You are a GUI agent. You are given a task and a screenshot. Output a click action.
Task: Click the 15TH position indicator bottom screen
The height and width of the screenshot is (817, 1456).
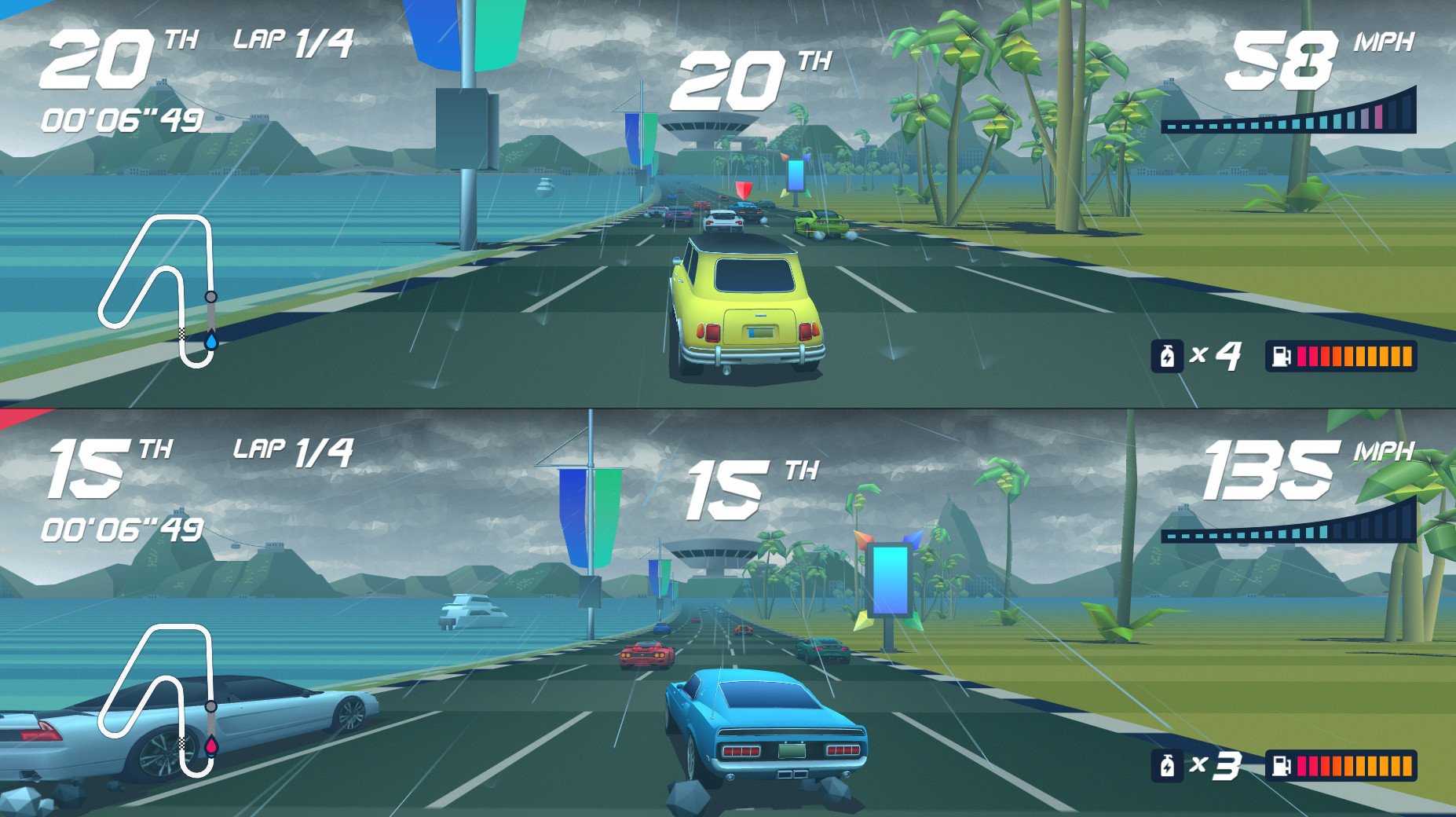click(94, 465)
